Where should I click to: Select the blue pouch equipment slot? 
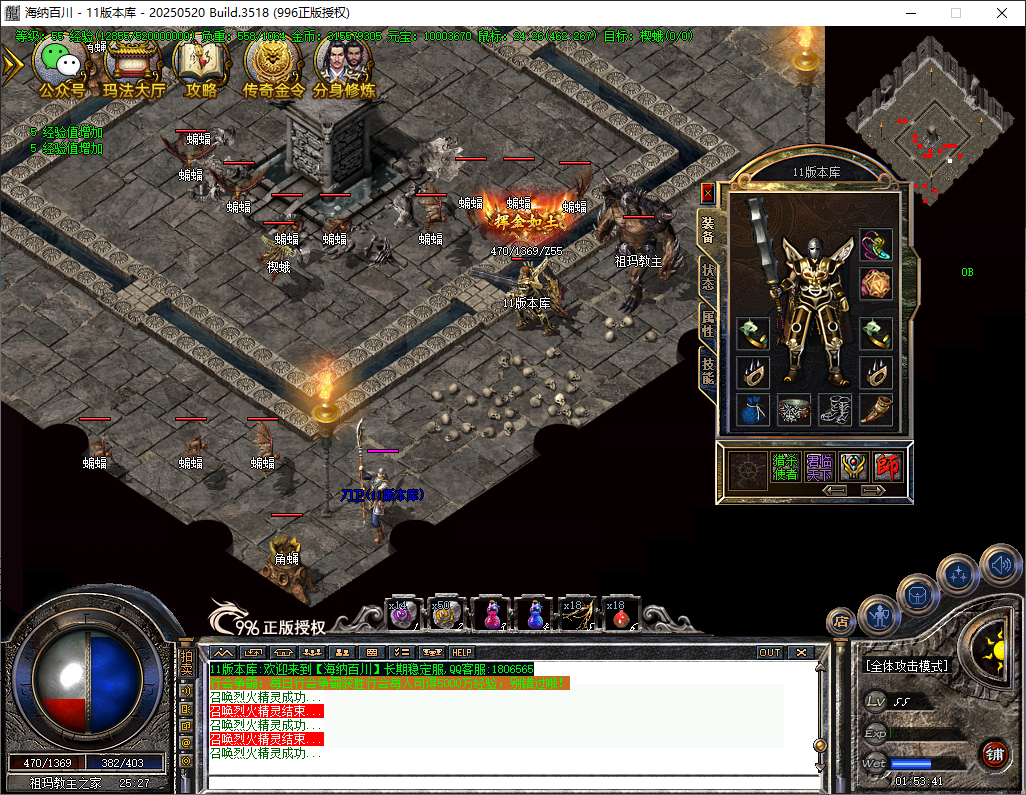[753, 409]
